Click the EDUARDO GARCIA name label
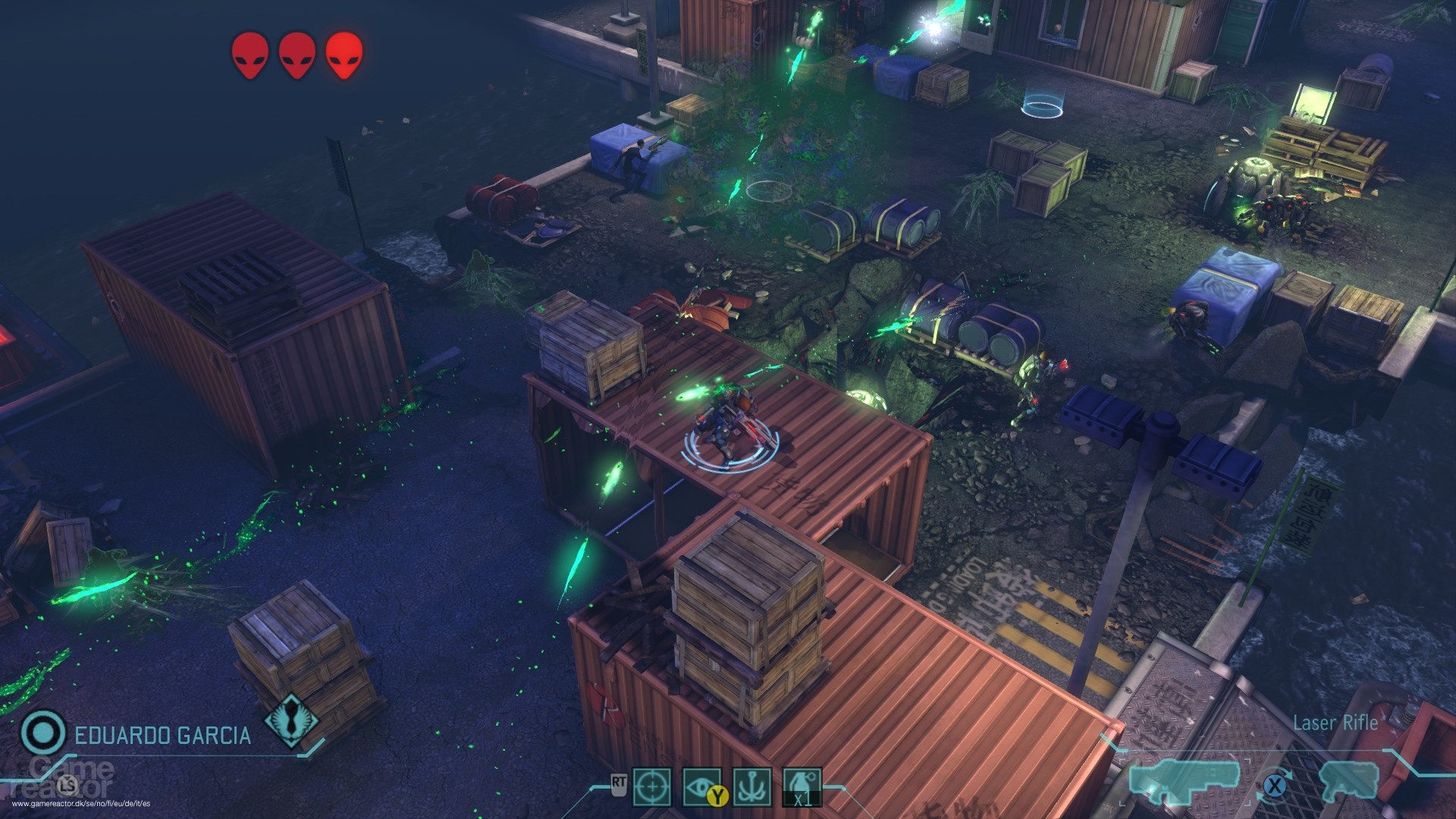Screen dimensions: 1456x819 click(x=164, y=735)
